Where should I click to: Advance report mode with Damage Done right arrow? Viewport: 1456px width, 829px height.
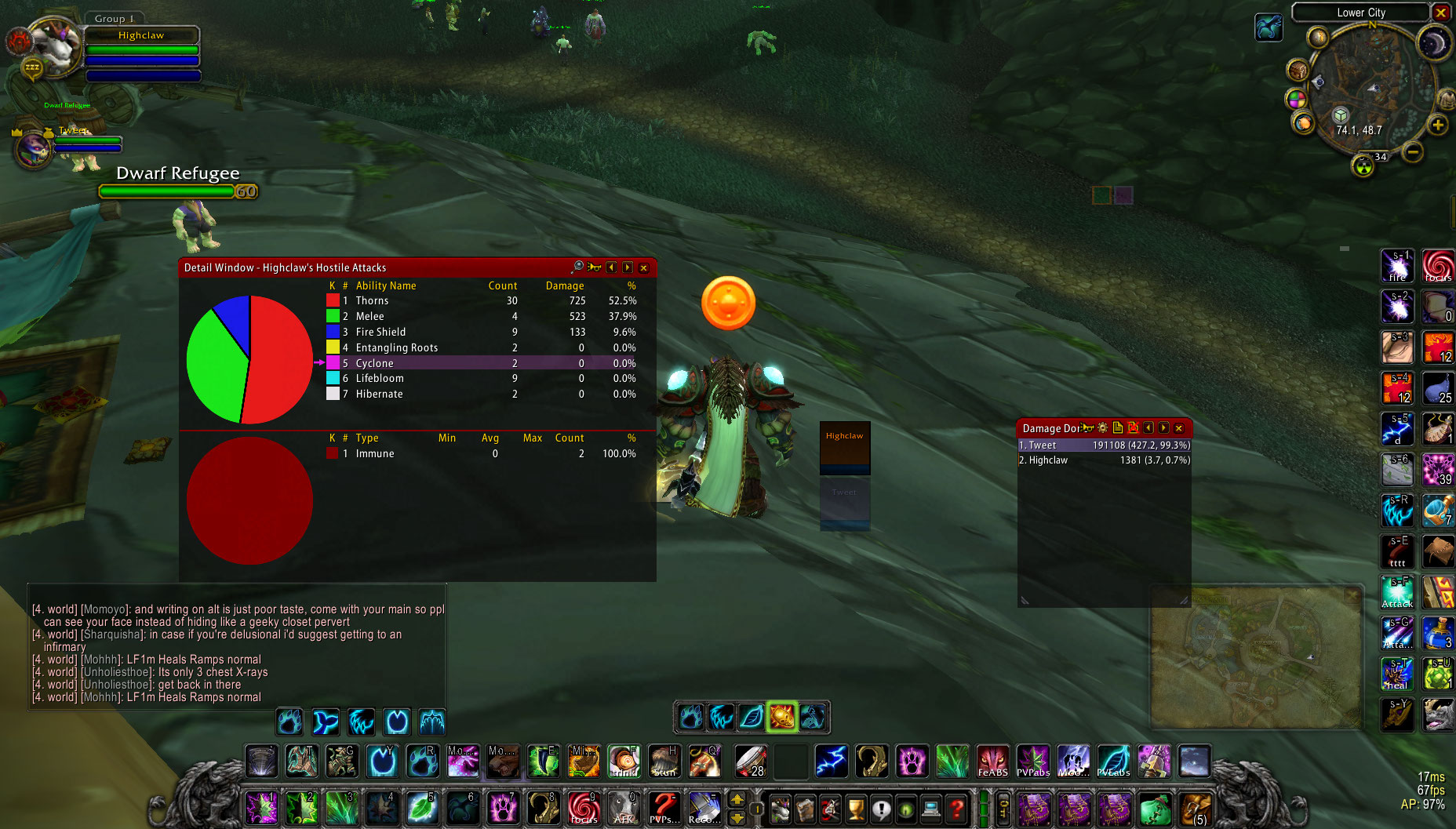tap(1164, 428)
